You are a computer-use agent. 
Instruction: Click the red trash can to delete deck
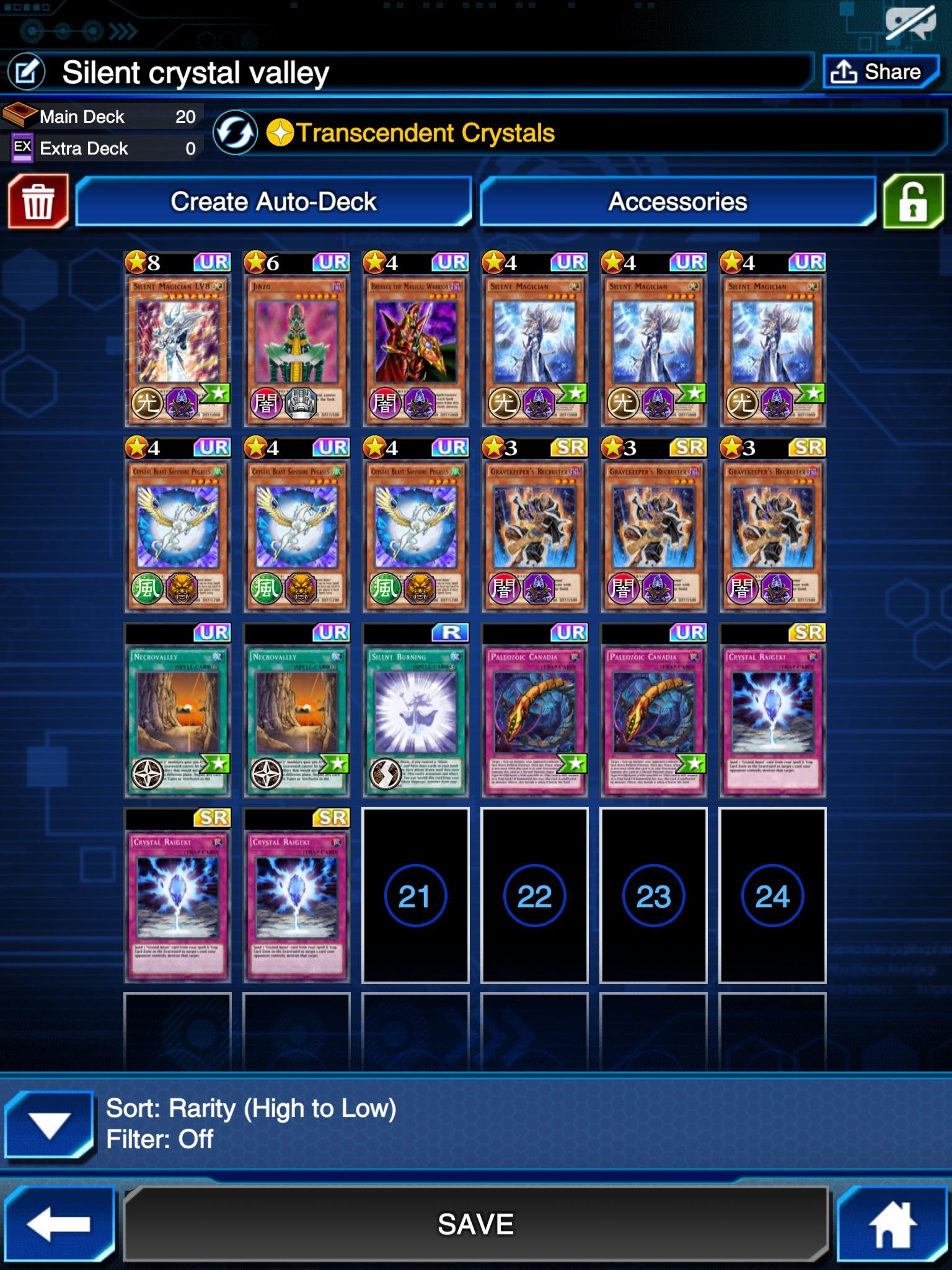click(x=40, y=202)
